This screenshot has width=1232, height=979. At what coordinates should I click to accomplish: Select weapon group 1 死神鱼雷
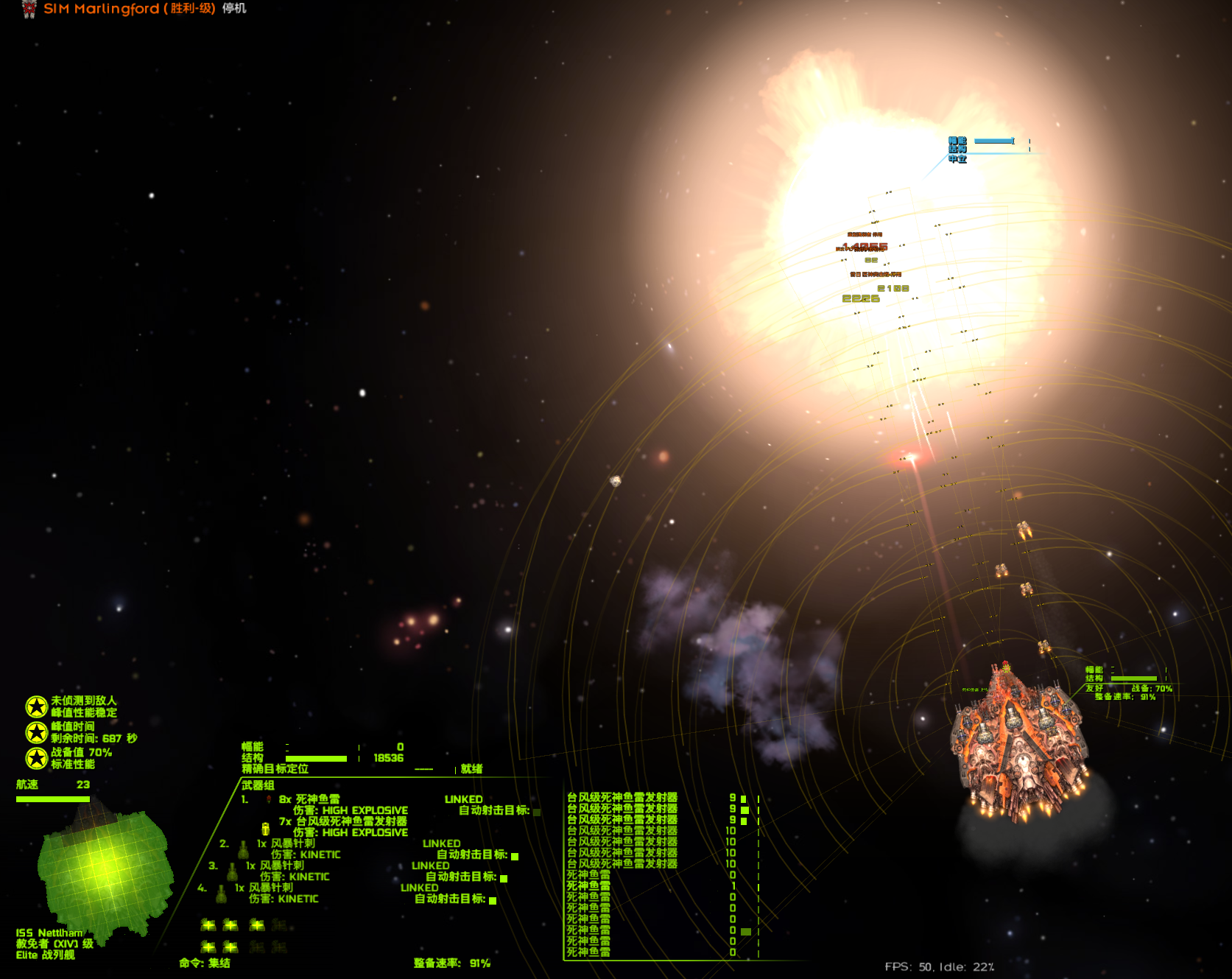pyautogui.click(x=309, y=799)
